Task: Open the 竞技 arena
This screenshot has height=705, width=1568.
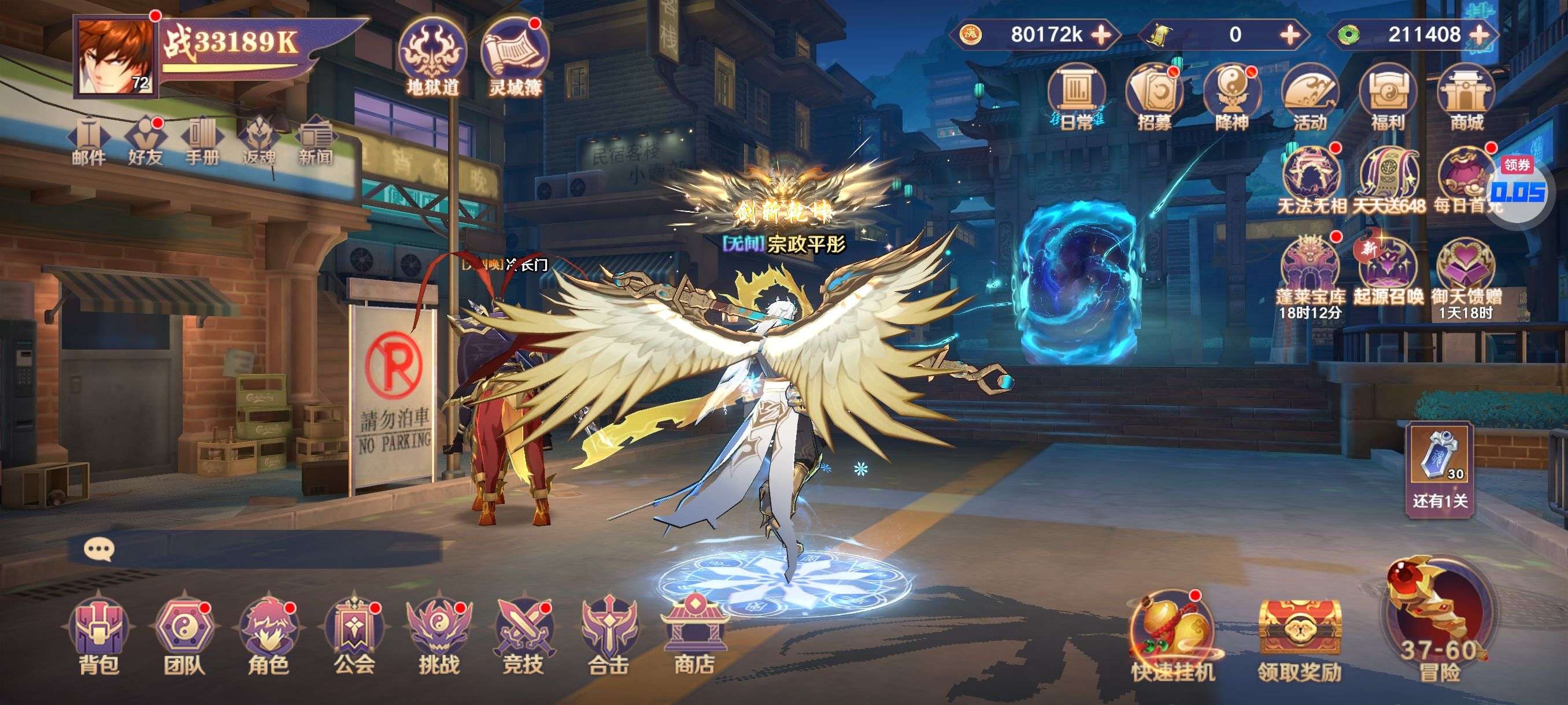Action: pos(523,636)
